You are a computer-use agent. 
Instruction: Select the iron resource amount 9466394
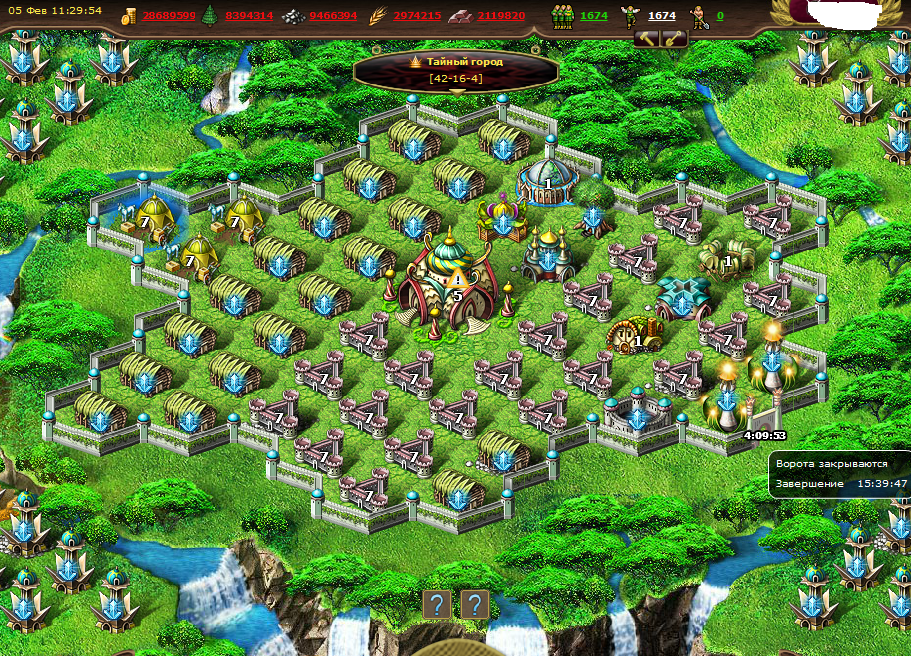[x=334, y=16]
